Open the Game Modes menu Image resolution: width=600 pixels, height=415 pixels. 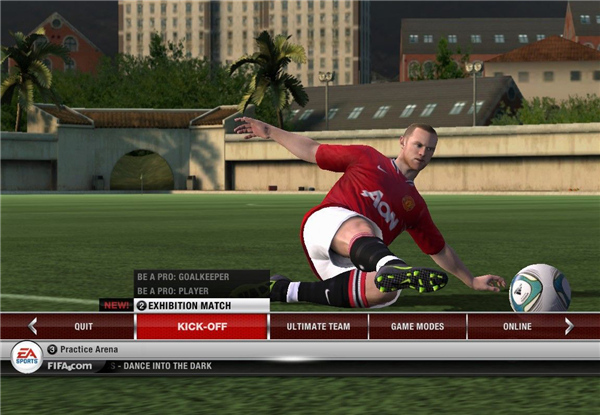416,326
